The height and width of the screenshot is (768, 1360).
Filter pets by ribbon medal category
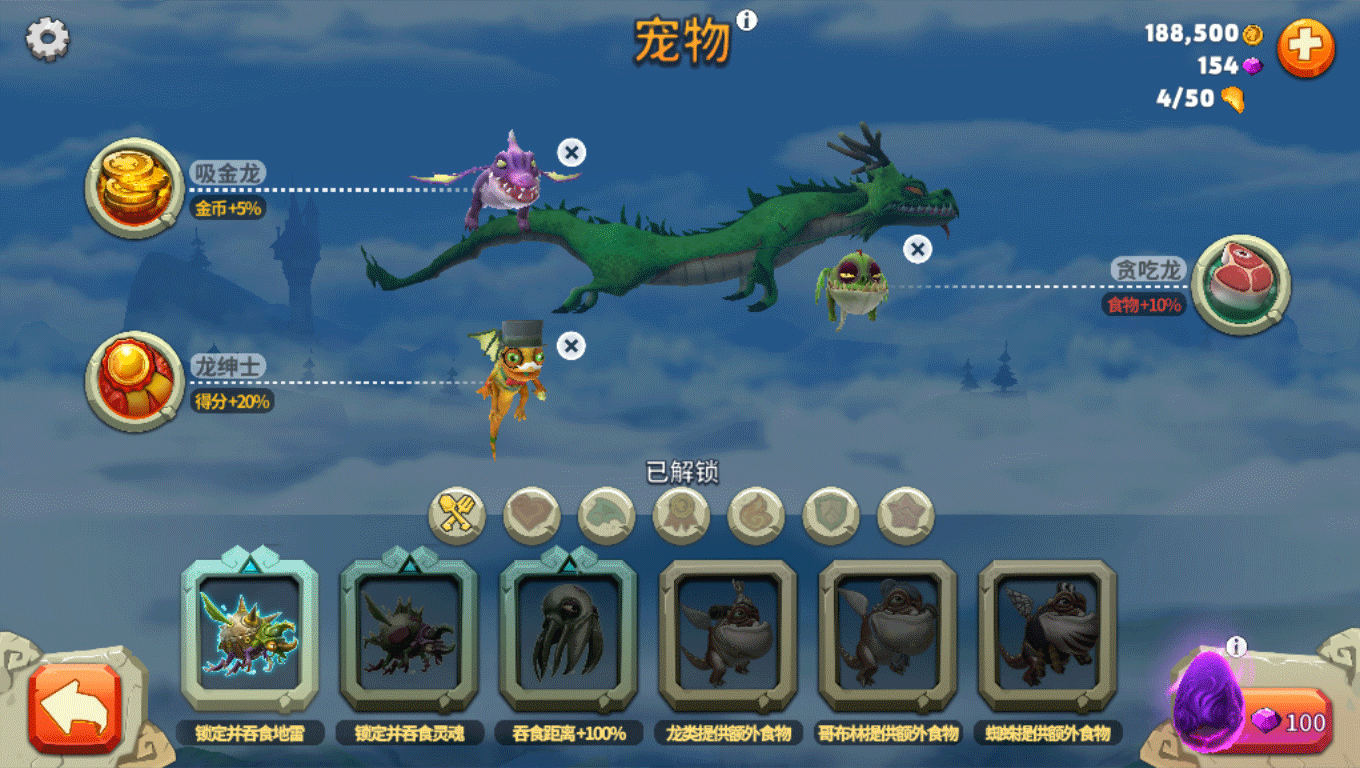(681, 516)
